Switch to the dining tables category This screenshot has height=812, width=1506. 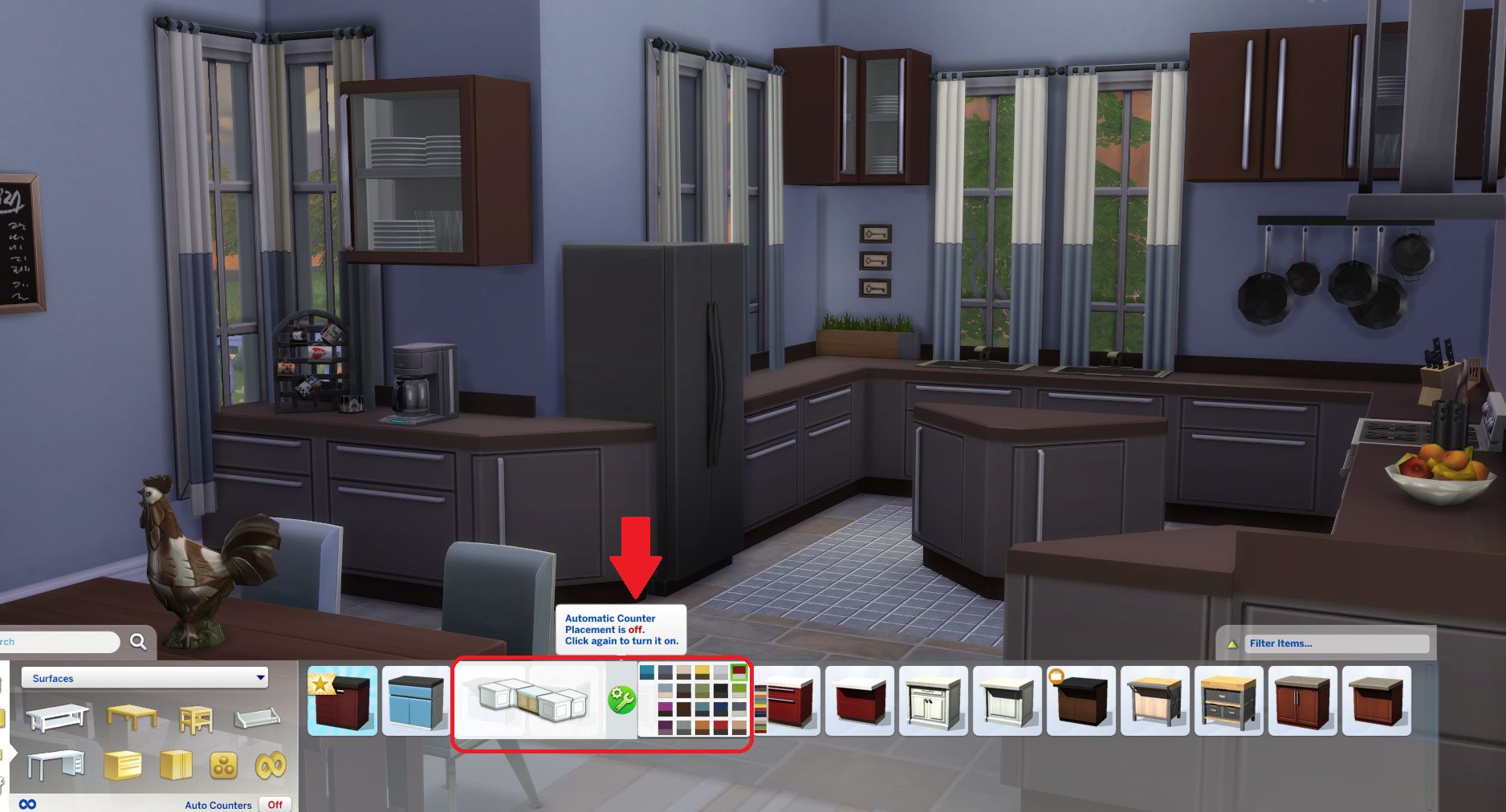[132, 716]
